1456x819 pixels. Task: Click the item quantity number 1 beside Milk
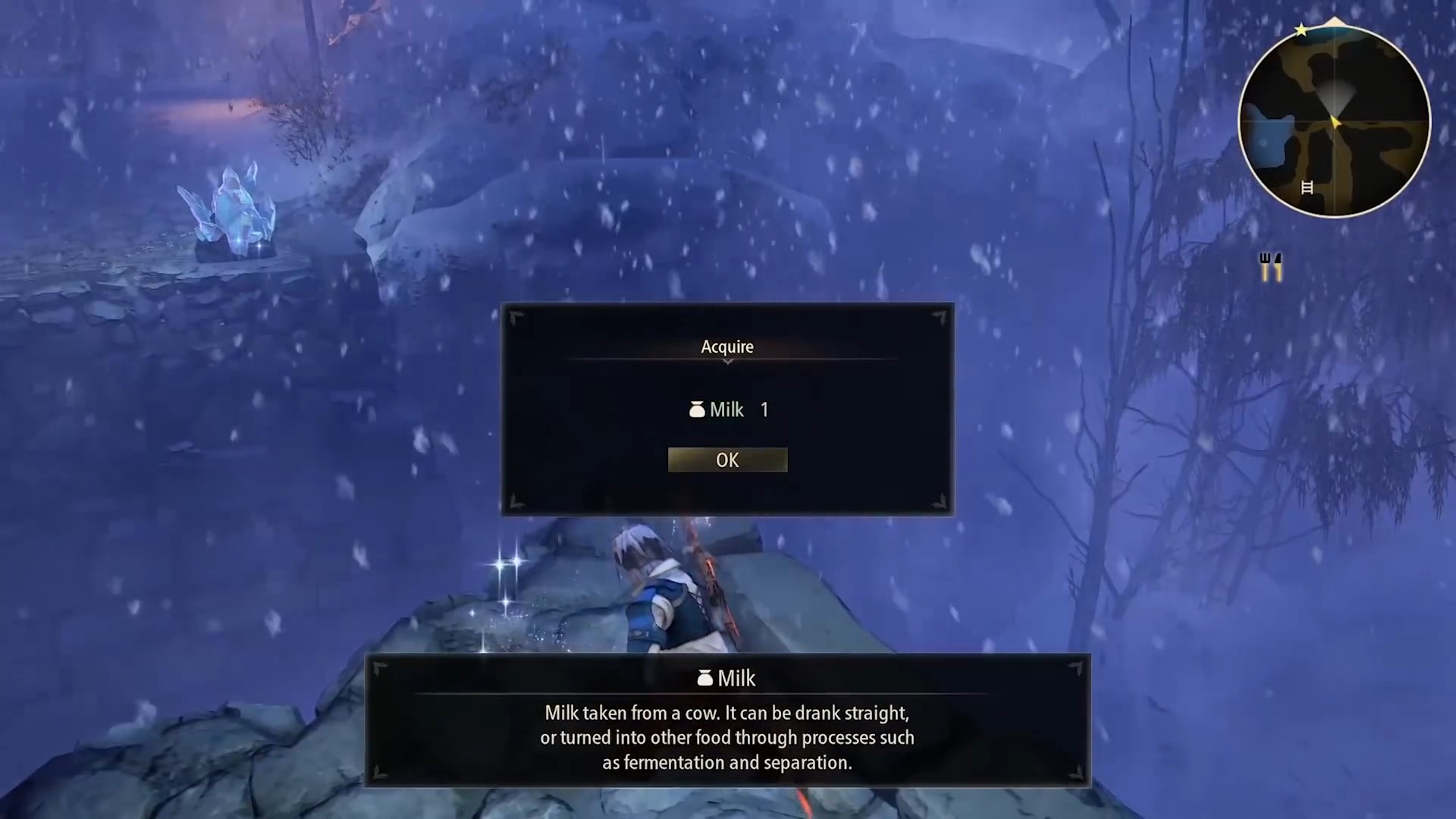tap(764, 409)
